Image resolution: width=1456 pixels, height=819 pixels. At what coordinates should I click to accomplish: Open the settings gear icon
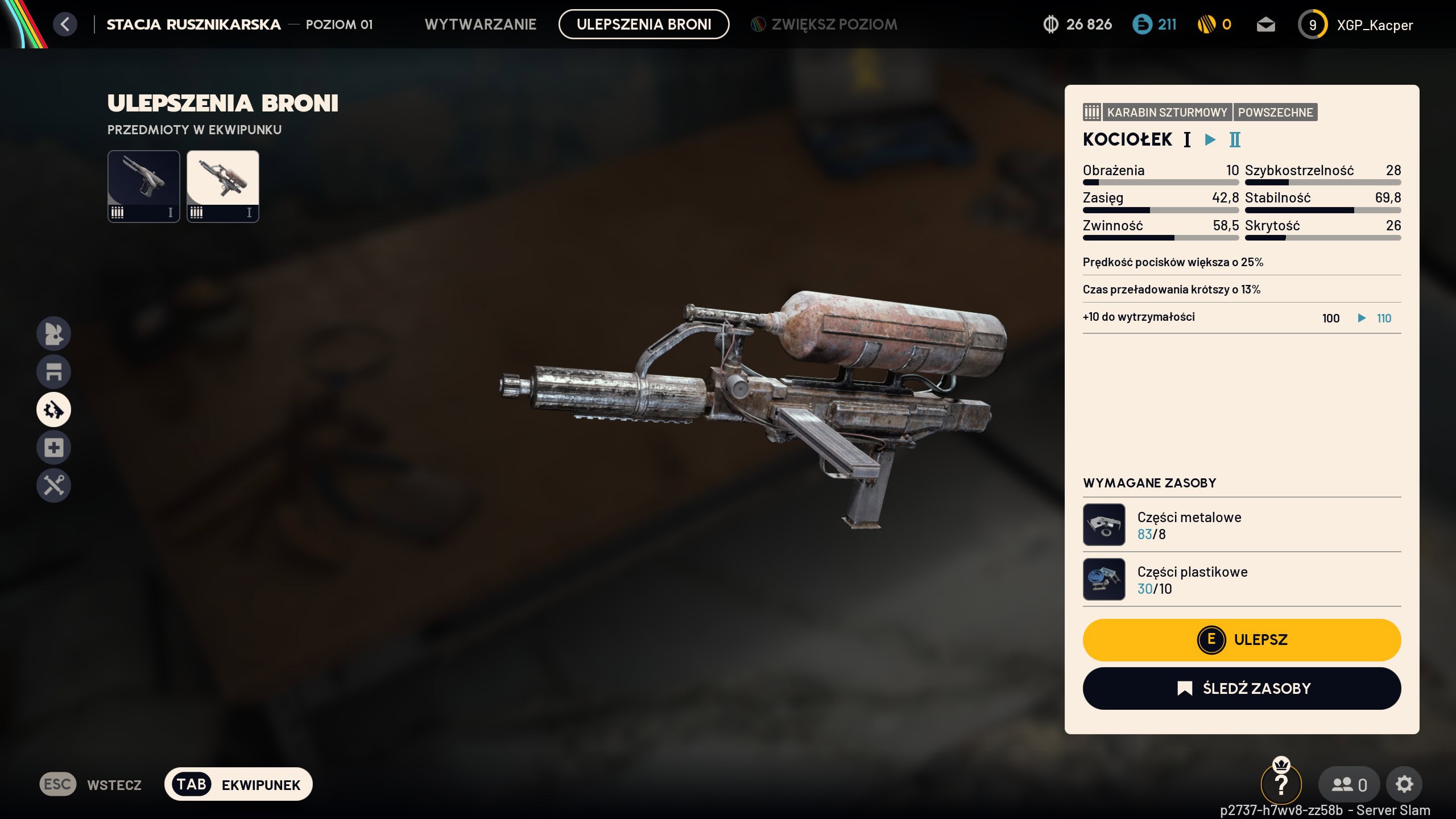(x=1404, y=784)
